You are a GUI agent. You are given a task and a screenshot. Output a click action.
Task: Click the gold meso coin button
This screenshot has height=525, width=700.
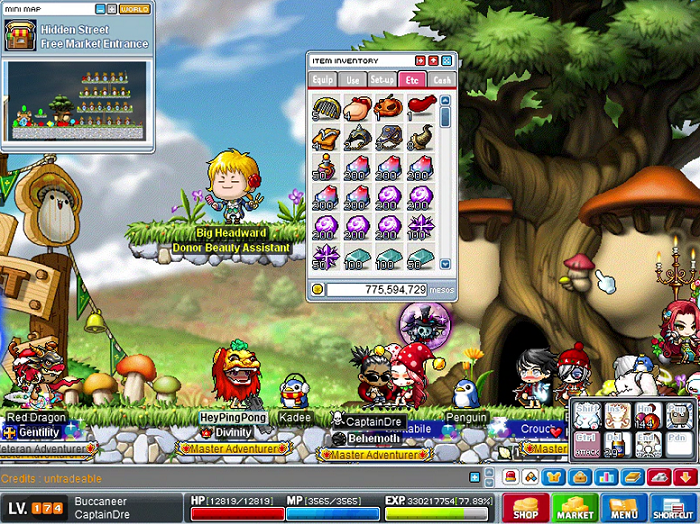[317, 289]
